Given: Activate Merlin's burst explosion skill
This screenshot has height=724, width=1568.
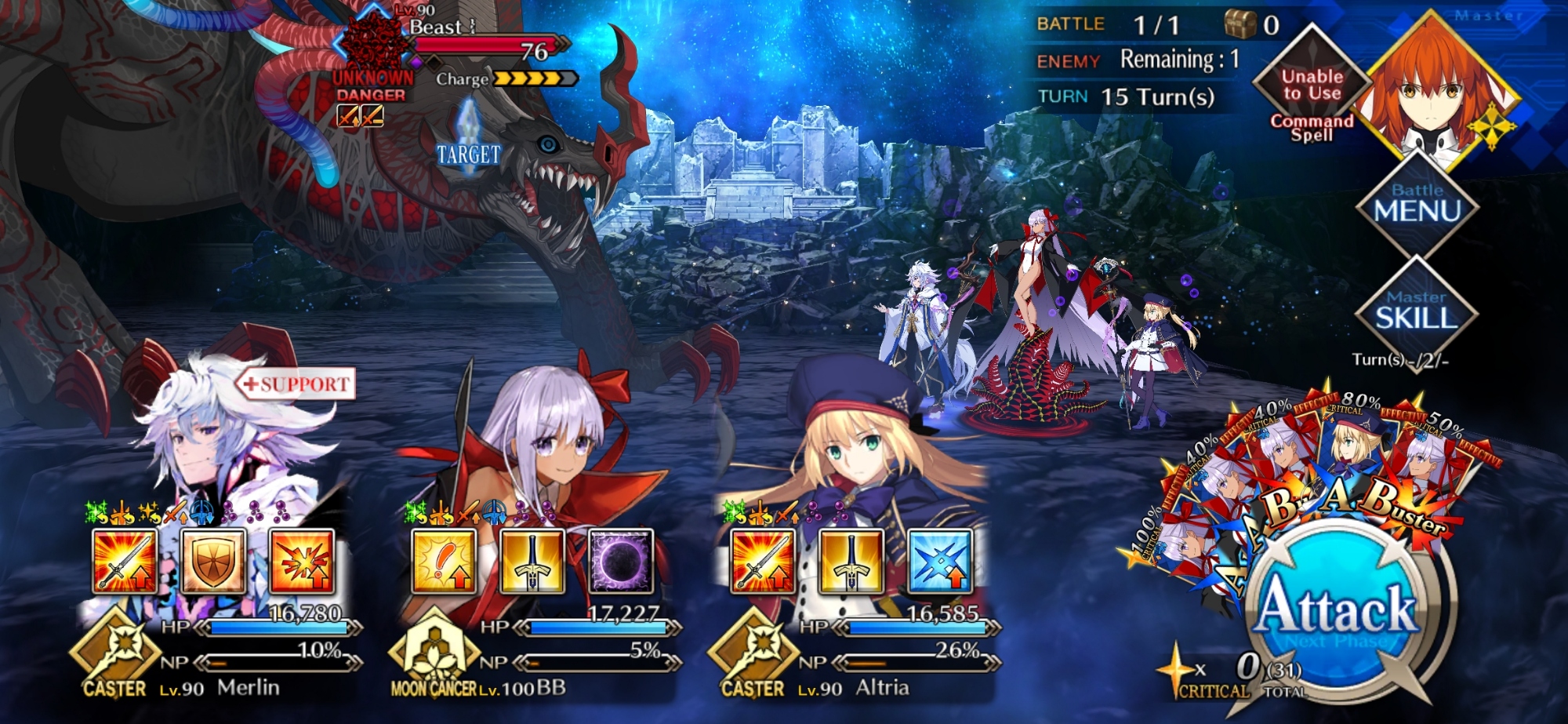Looking at the screenshot, I should 302,561.
